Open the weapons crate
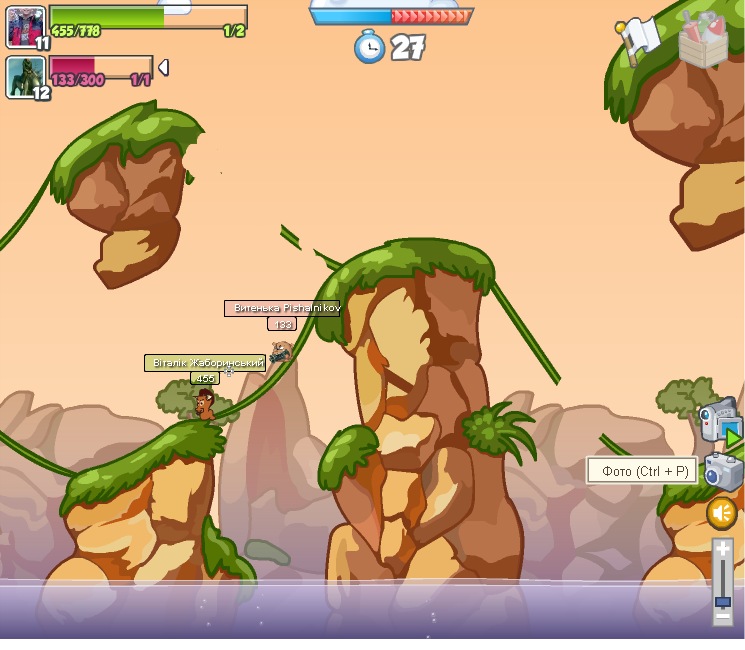Viewport: 745px width, 650px height. [x=703, y=41]
